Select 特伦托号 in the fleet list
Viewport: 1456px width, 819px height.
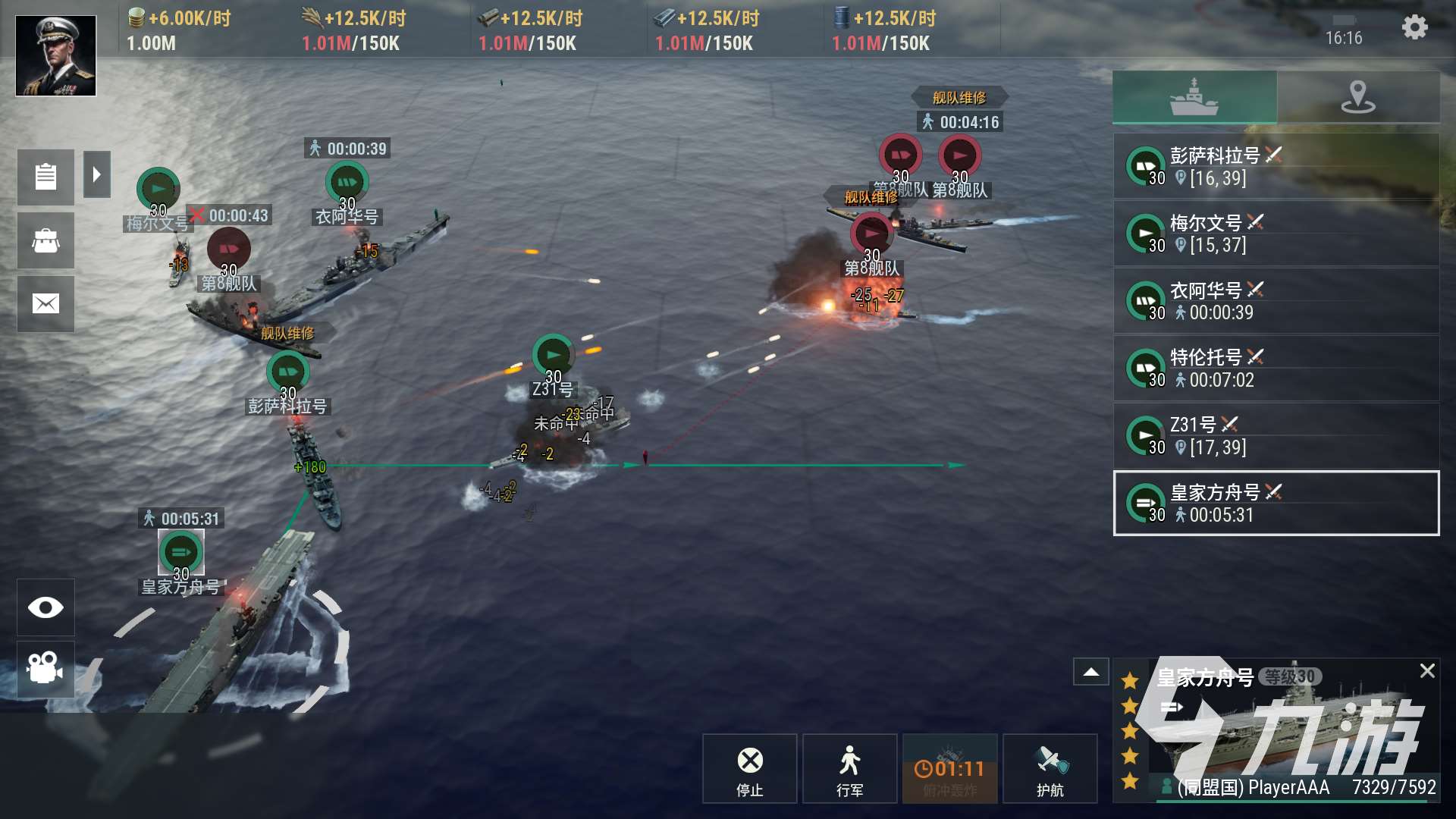tap(1276, 369)
